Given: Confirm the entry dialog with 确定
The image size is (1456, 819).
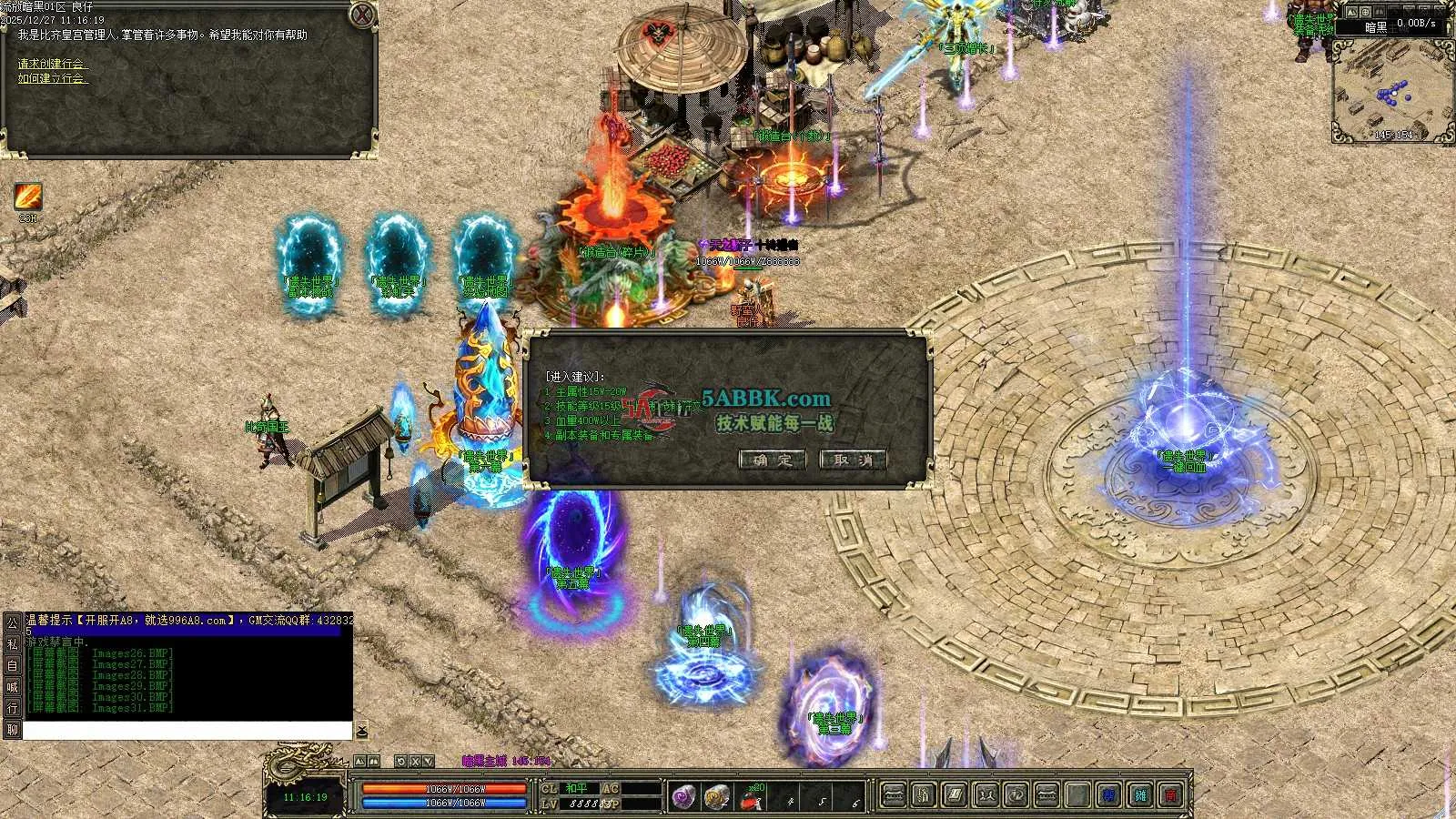Looking at the screenshot, I should (772, 460).
